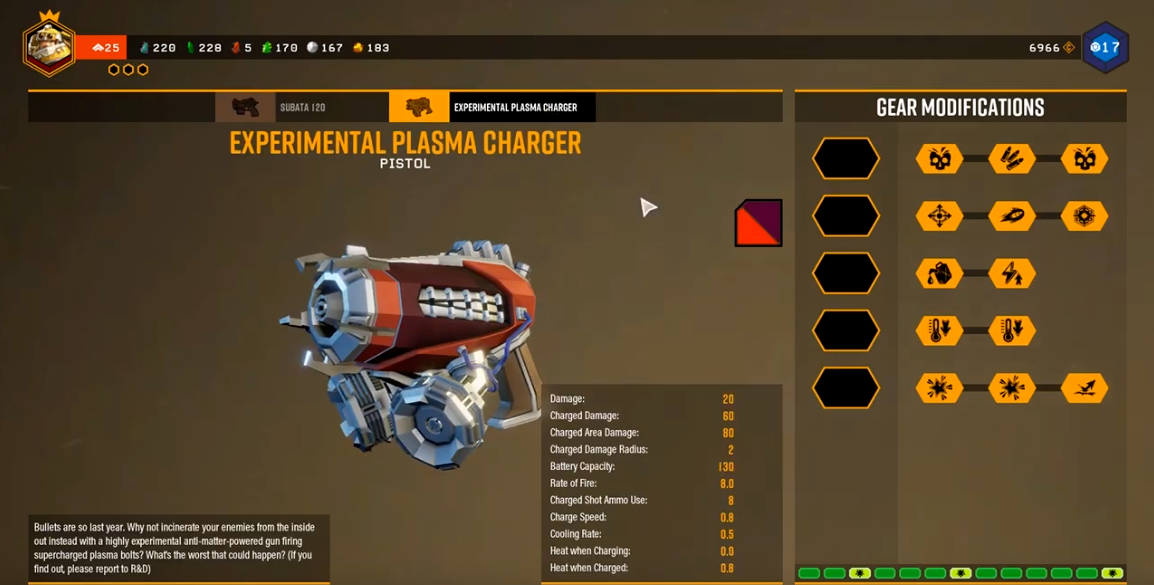This screenshot has height=585, width=1154.
Task: Select the fuel canister modification
Action: [939, 273]
